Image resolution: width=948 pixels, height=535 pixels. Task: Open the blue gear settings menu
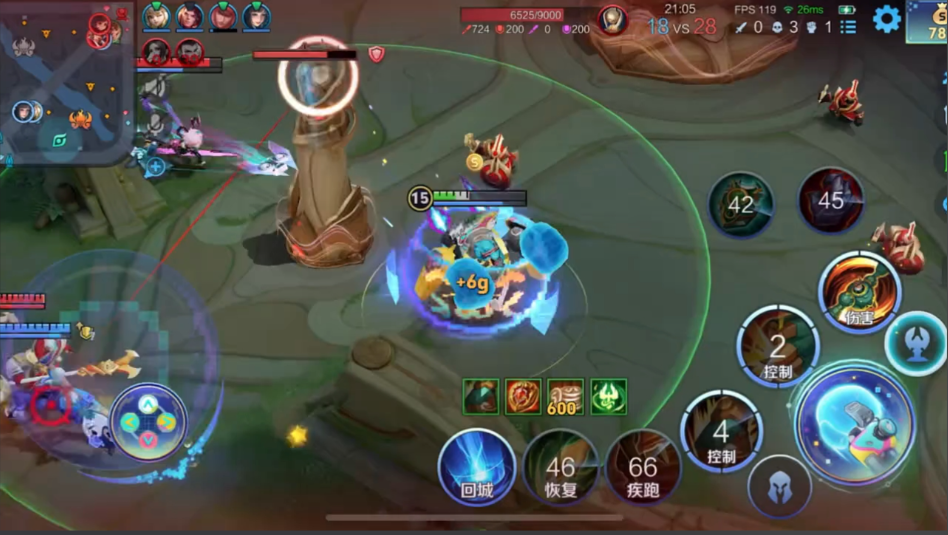886,19
